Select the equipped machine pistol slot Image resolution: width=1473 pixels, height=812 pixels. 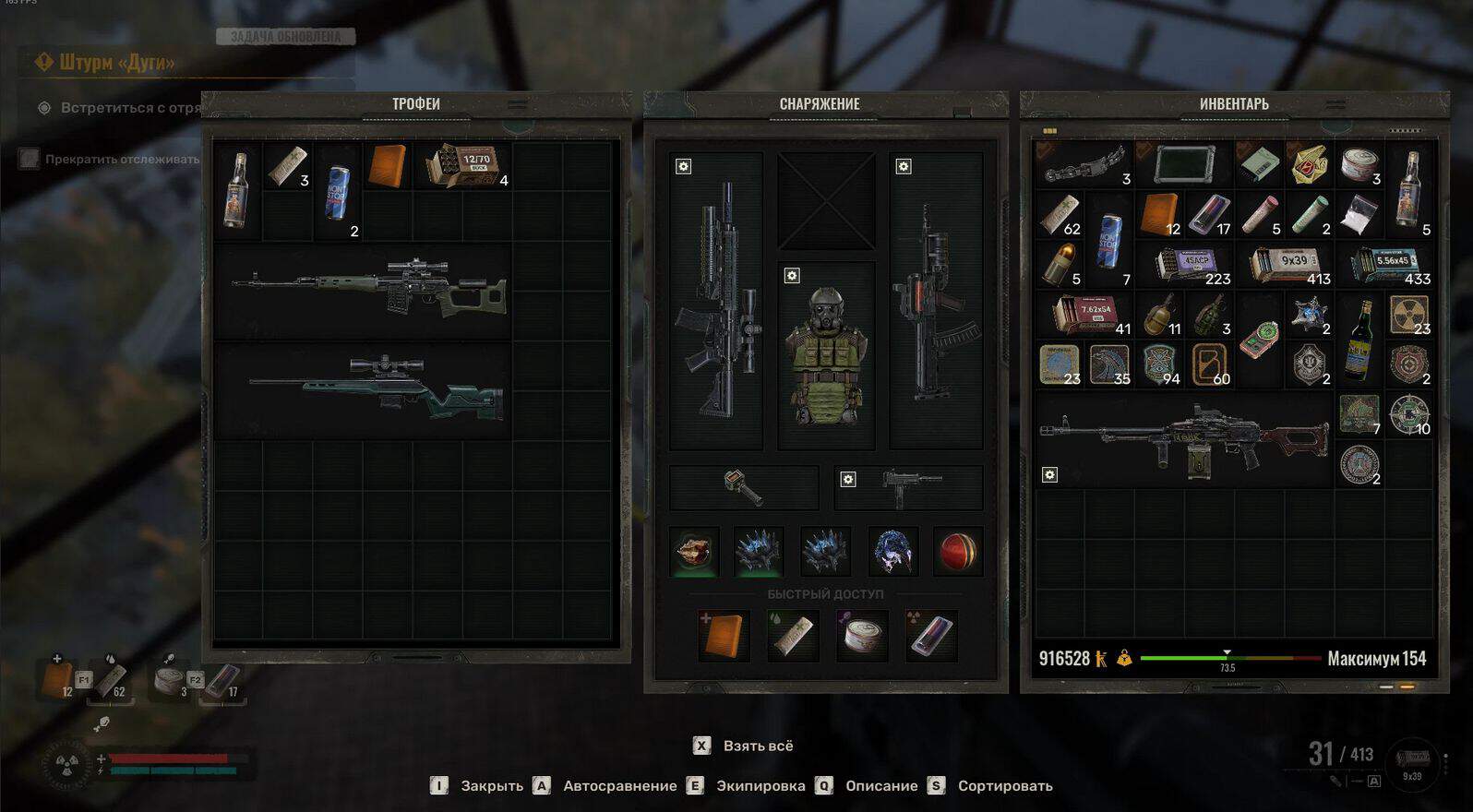908,487
